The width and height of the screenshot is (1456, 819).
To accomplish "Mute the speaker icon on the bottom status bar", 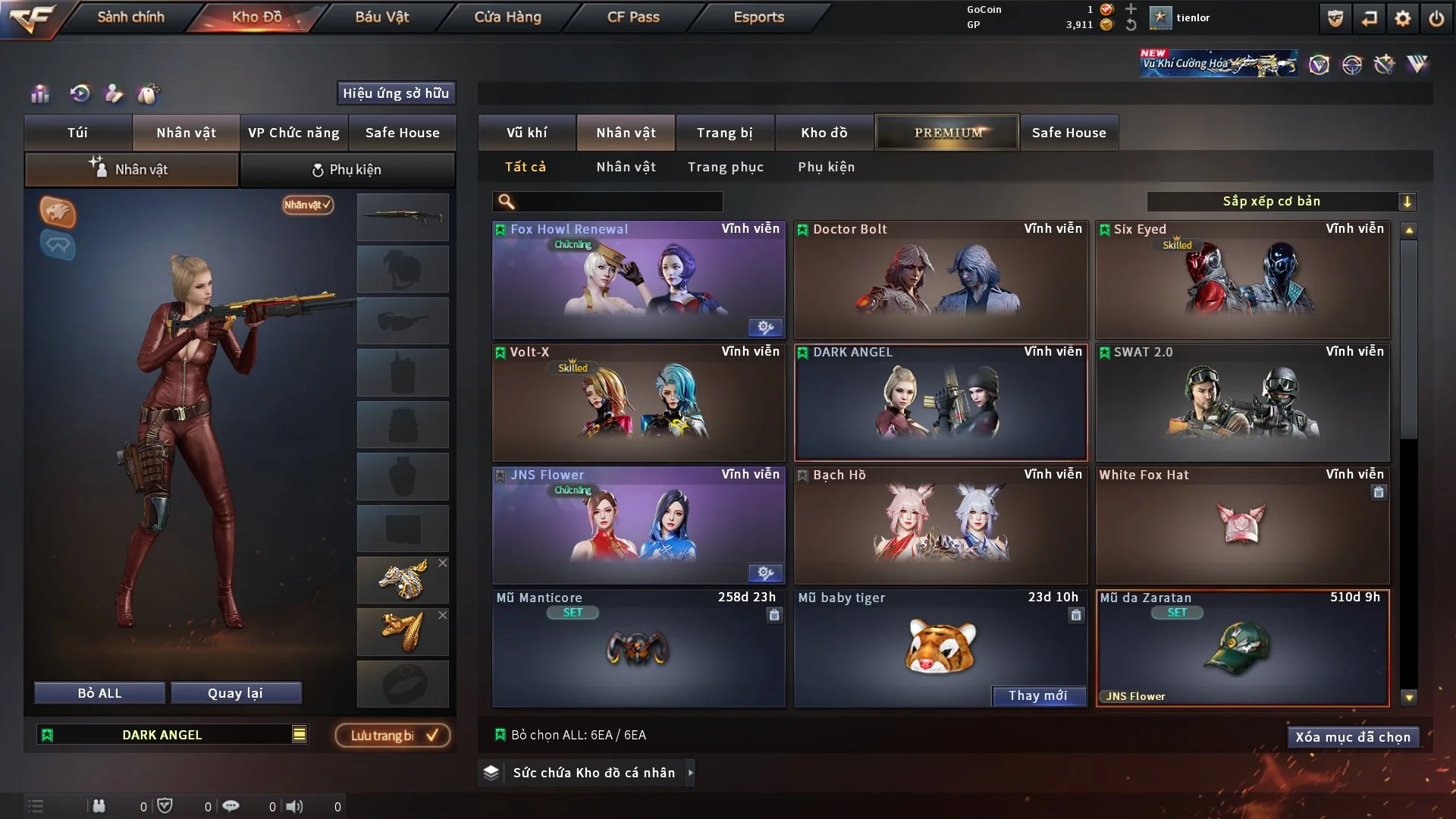I will 296,806.
